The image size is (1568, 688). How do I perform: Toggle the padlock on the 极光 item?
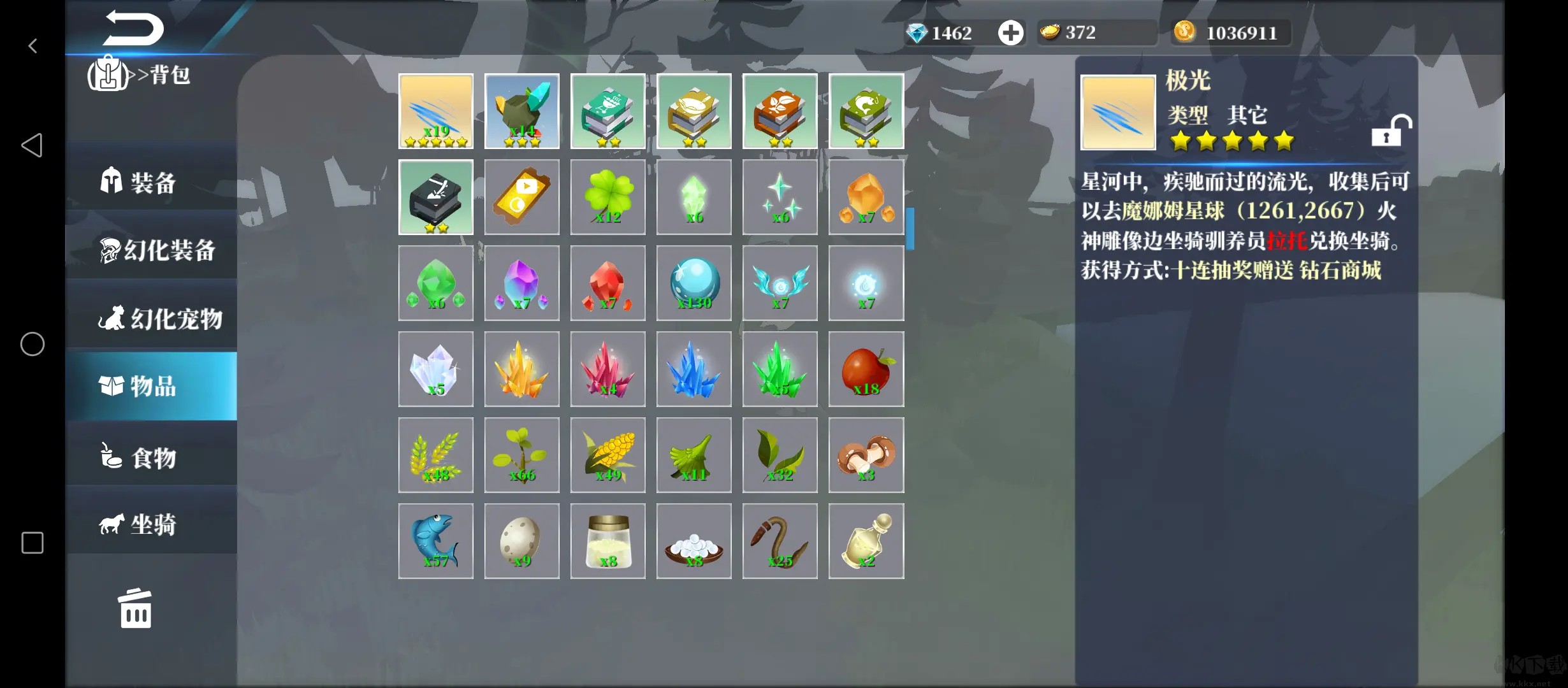[x=1391, y=131]
